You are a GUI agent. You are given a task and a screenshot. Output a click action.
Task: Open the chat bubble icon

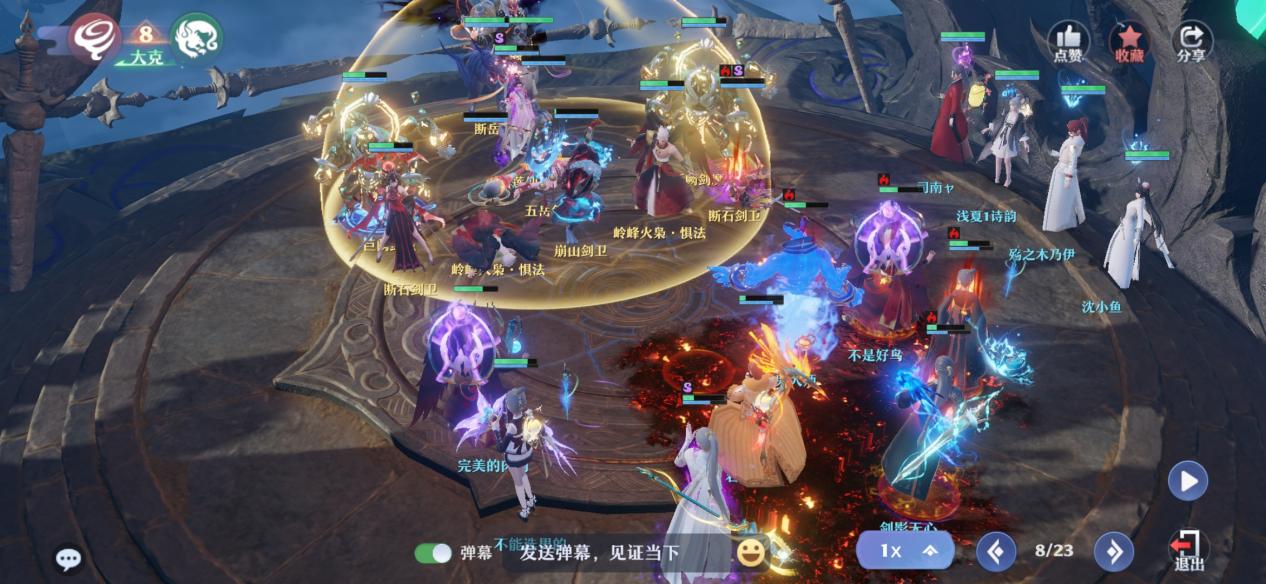pos(68,559)
